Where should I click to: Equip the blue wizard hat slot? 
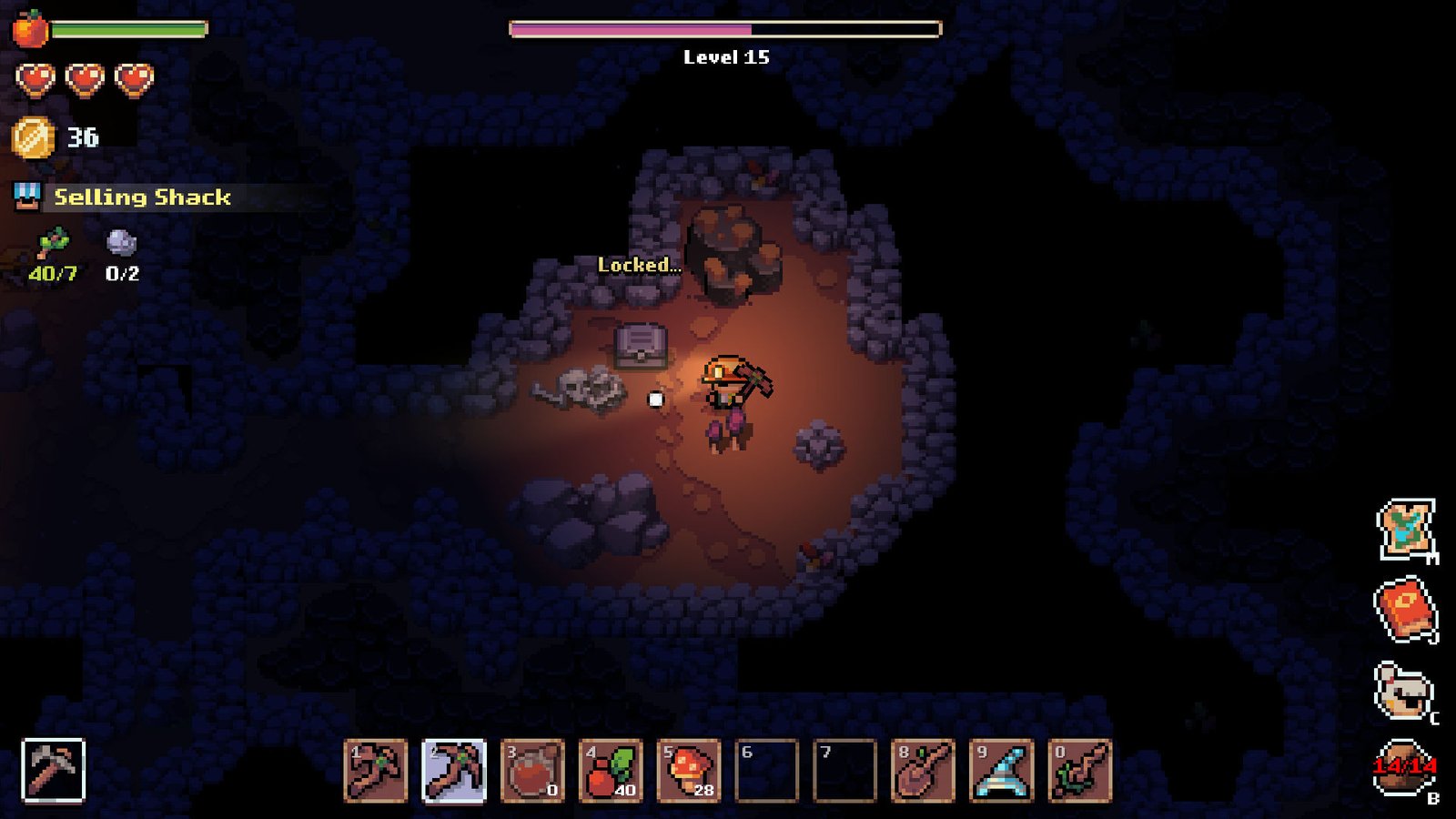coord(1001,771)
